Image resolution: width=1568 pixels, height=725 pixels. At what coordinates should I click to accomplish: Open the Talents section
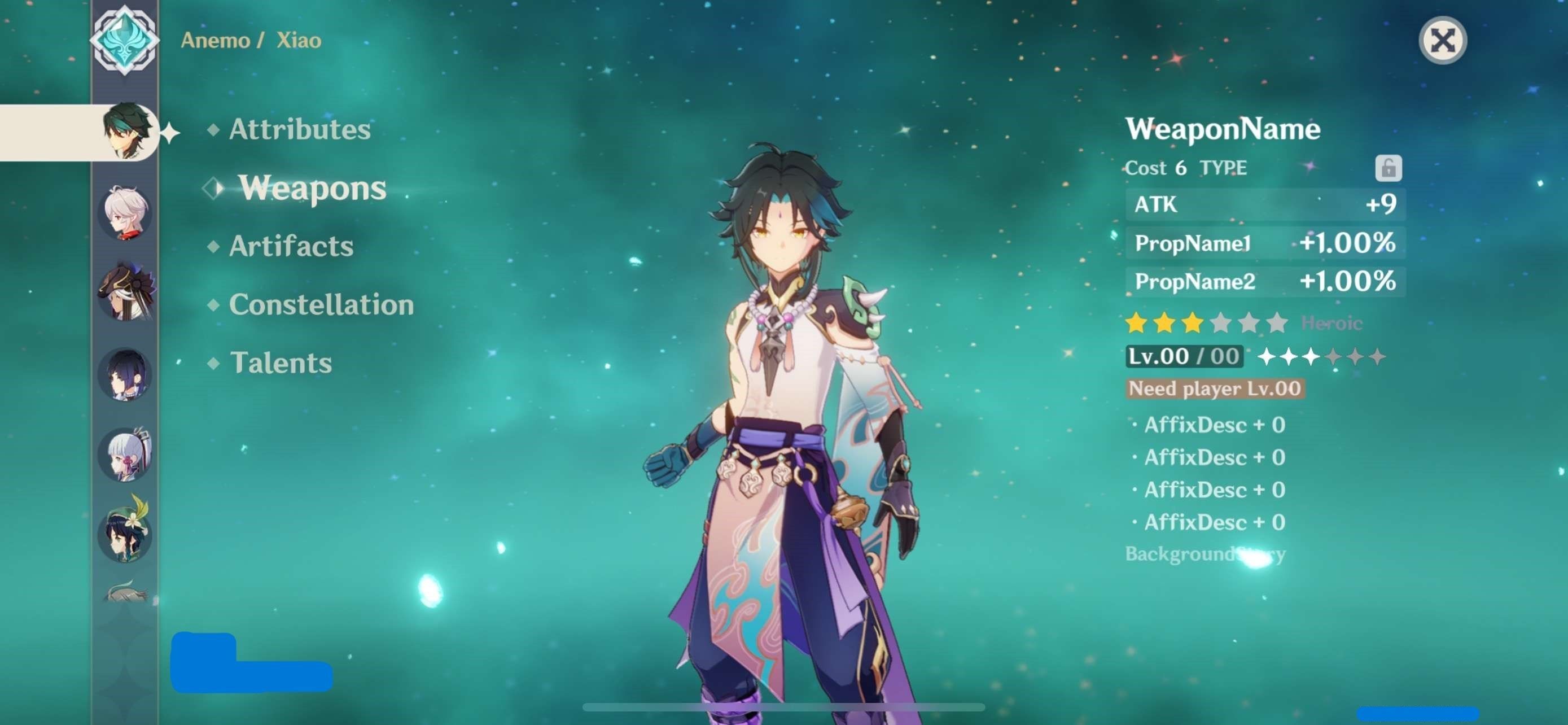(x=281, y=363)
